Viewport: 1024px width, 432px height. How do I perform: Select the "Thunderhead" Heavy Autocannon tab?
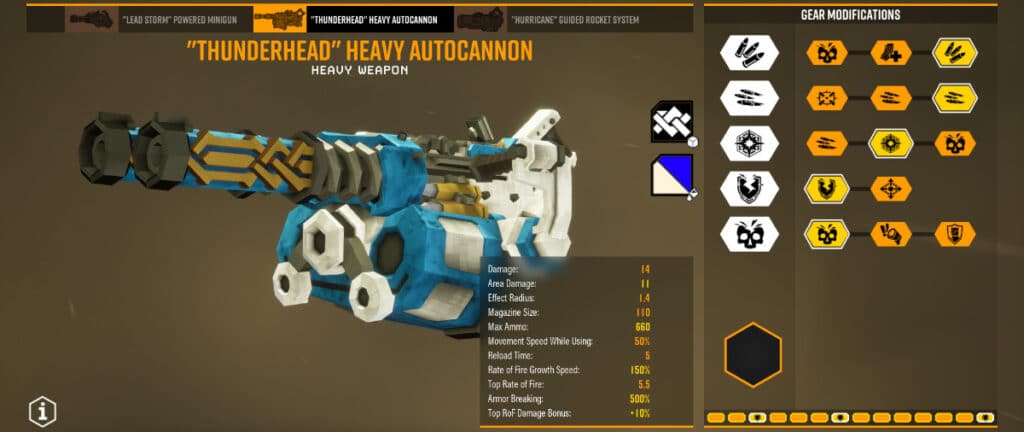pos(353,19)
